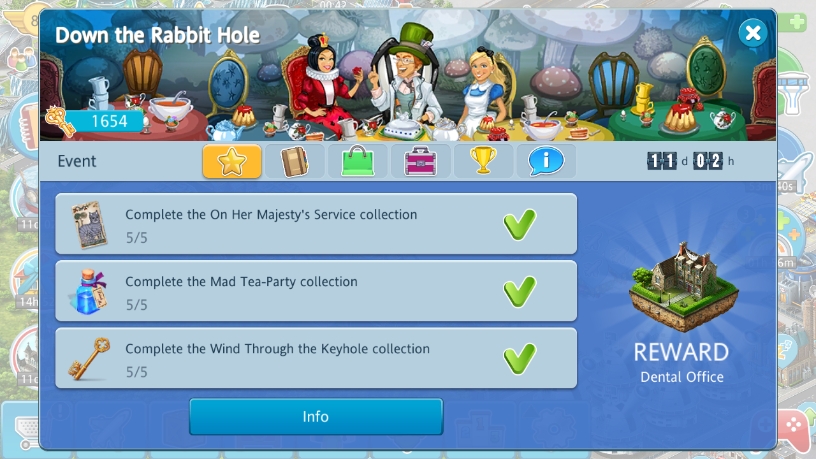Viewport: 816px width, 459px height.
Task: Close the Down the Rabbit Hole window
Action: coord(753,34)
